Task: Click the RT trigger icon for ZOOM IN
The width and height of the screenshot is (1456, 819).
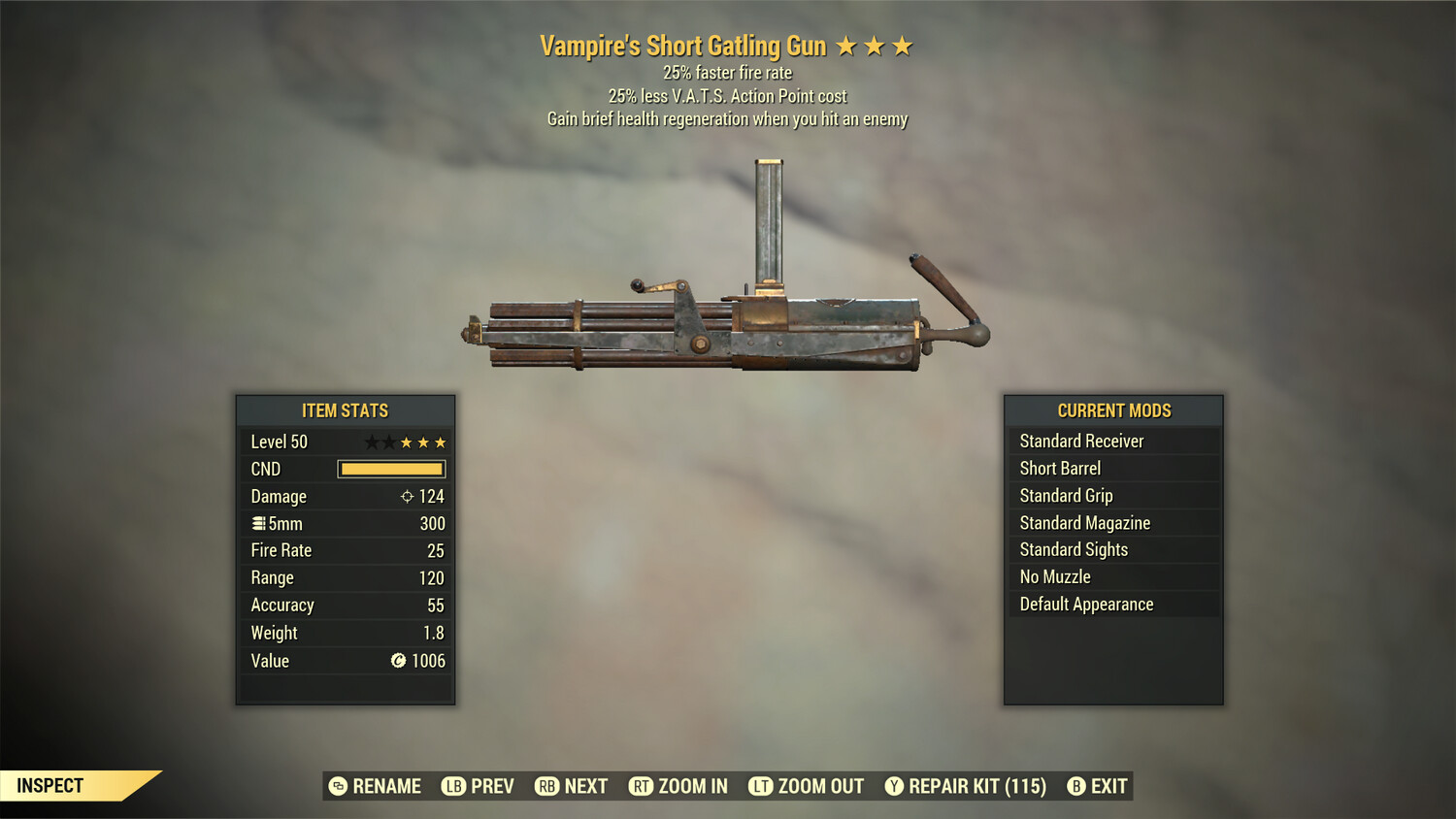Action: tap(642, 786)
